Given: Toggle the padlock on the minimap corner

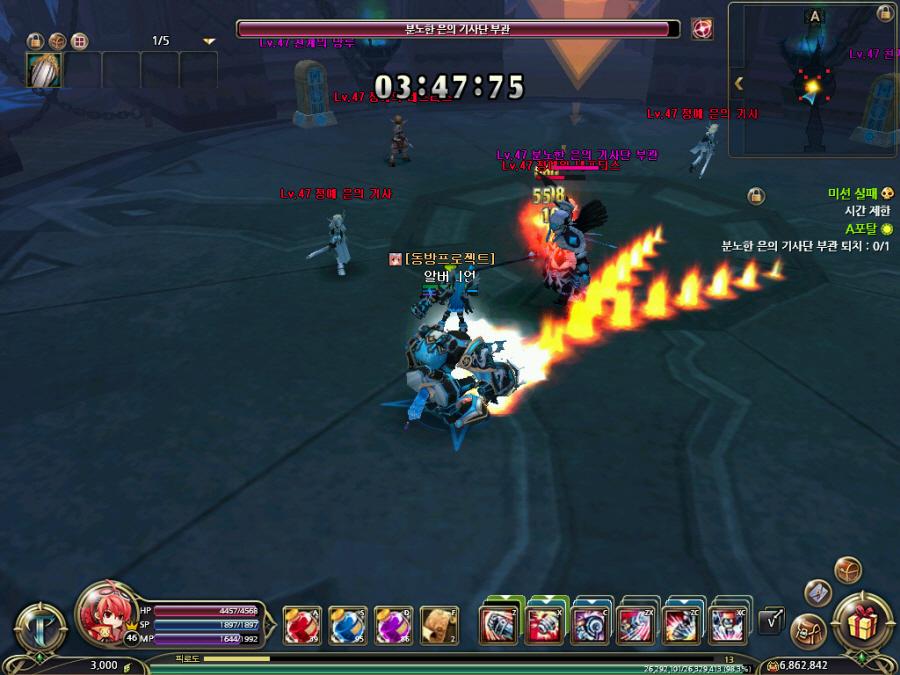Looking at the screenshot, I should tap(885, 13).
